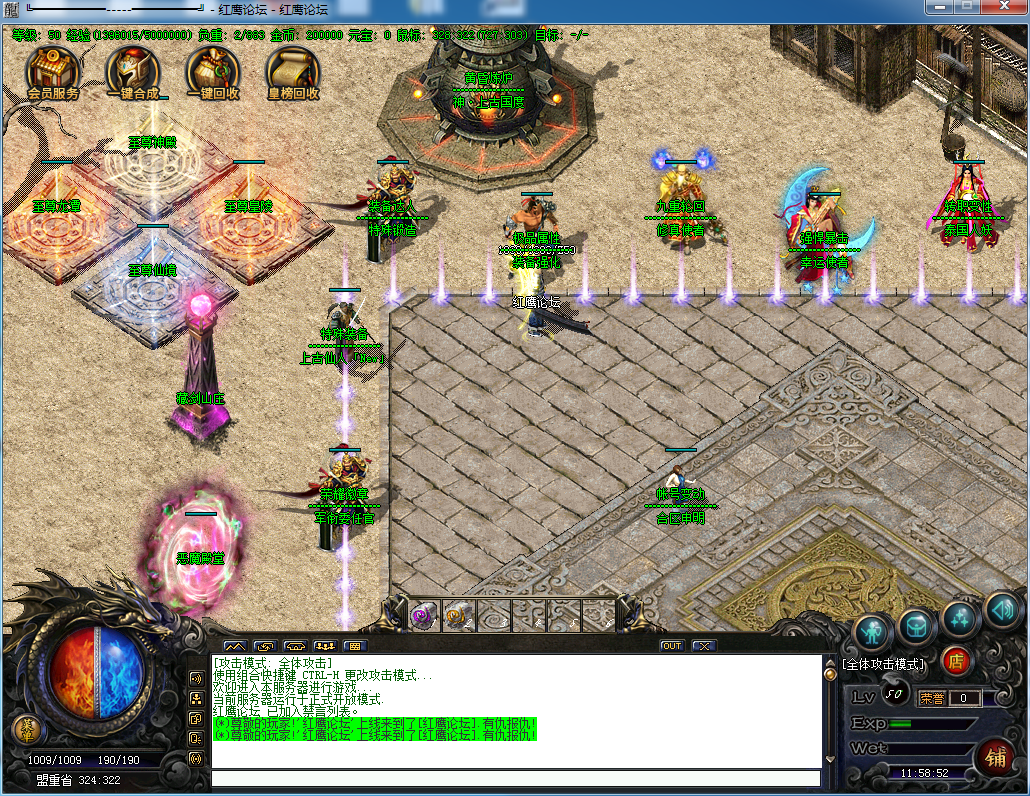Focus the chat text input field
The height and width of the screenshot is (796, 1030).
click(515, 778)
